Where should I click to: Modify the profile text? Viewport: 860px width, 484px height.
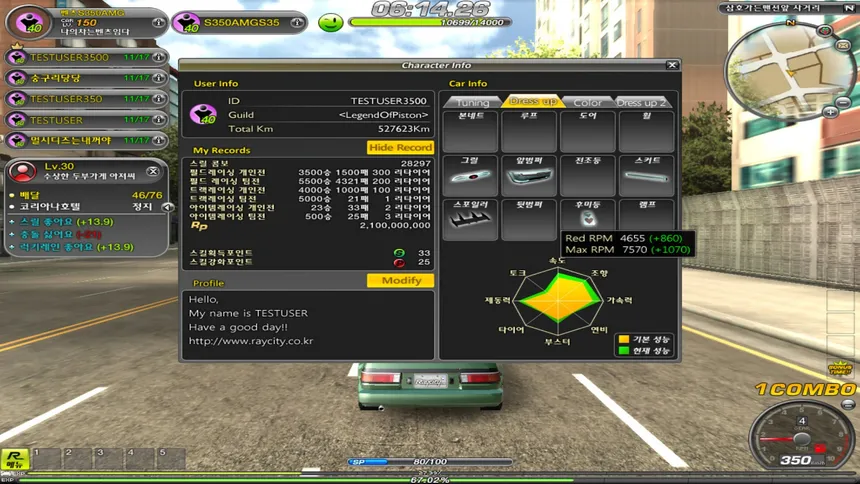click(x=401, y=281)
